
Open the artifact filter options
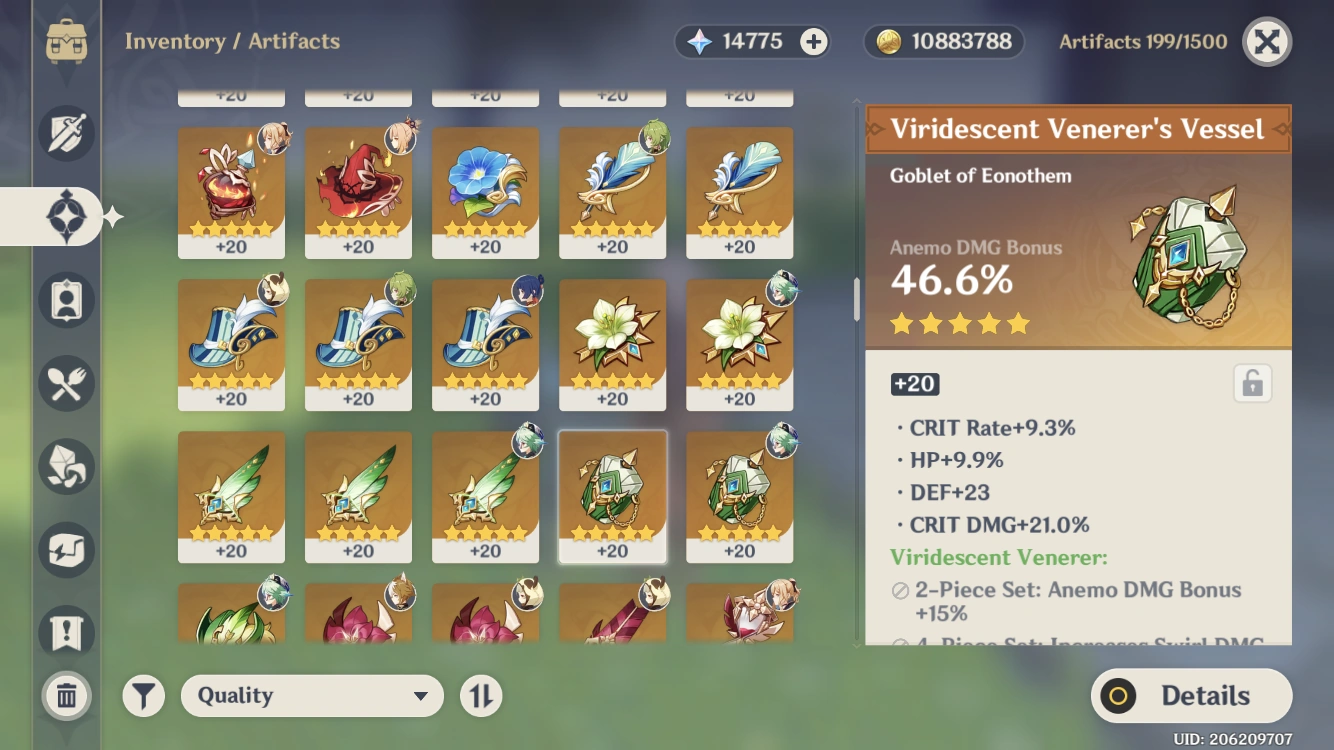[143, 695]
